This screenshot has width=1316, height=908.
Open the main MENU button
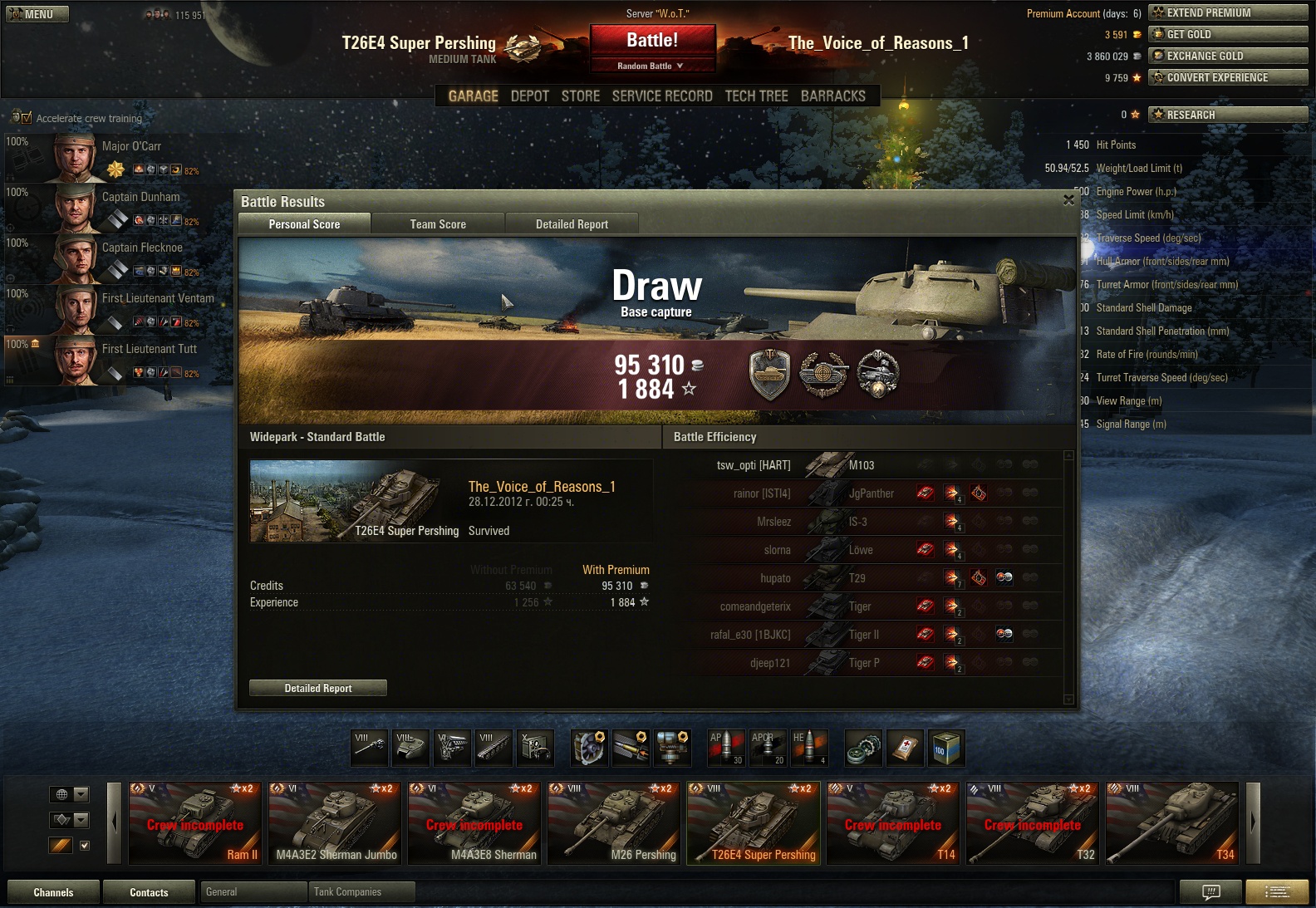coord(37,14)
